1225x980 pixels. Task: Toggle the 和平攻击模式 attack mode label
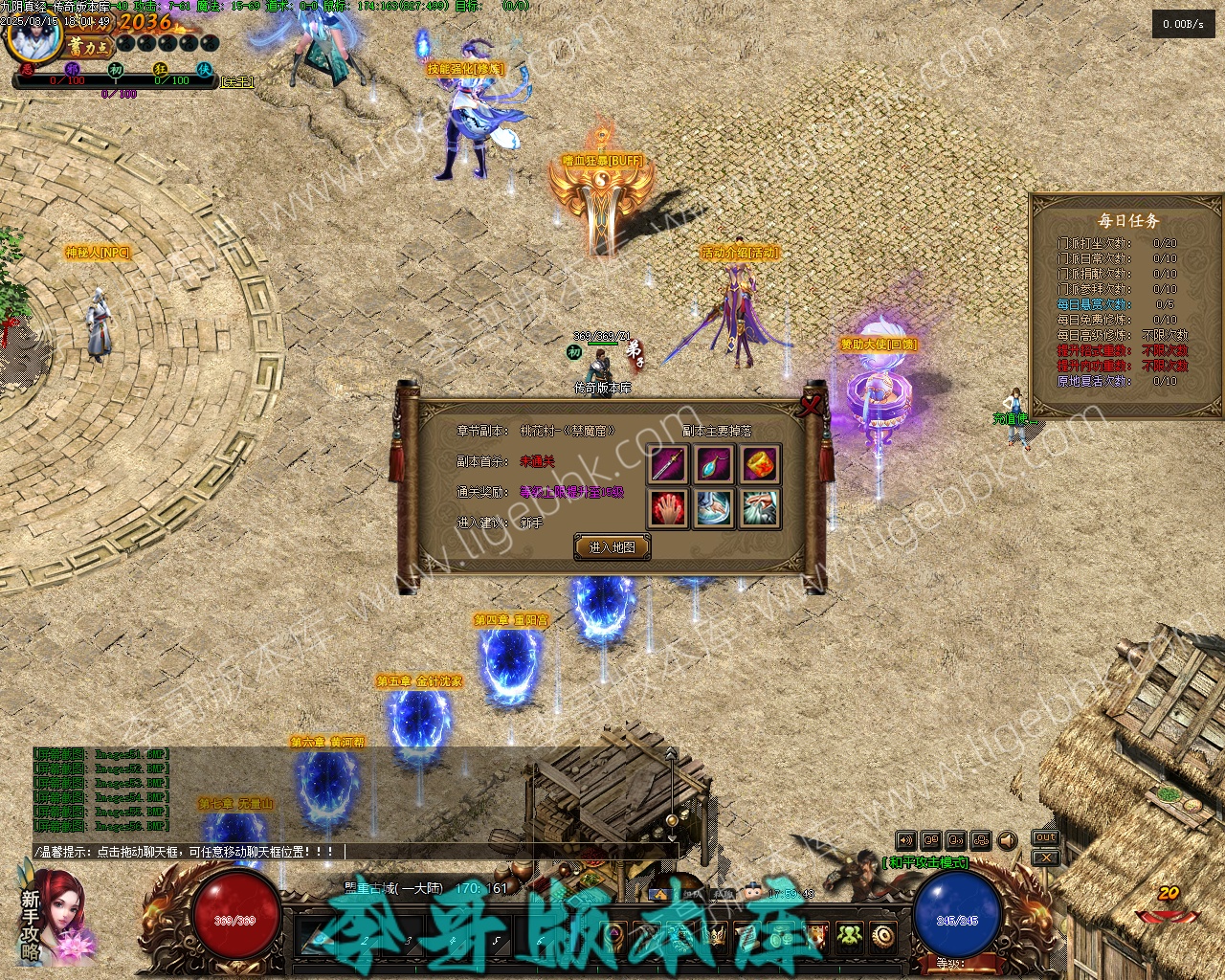click(925, 862)
